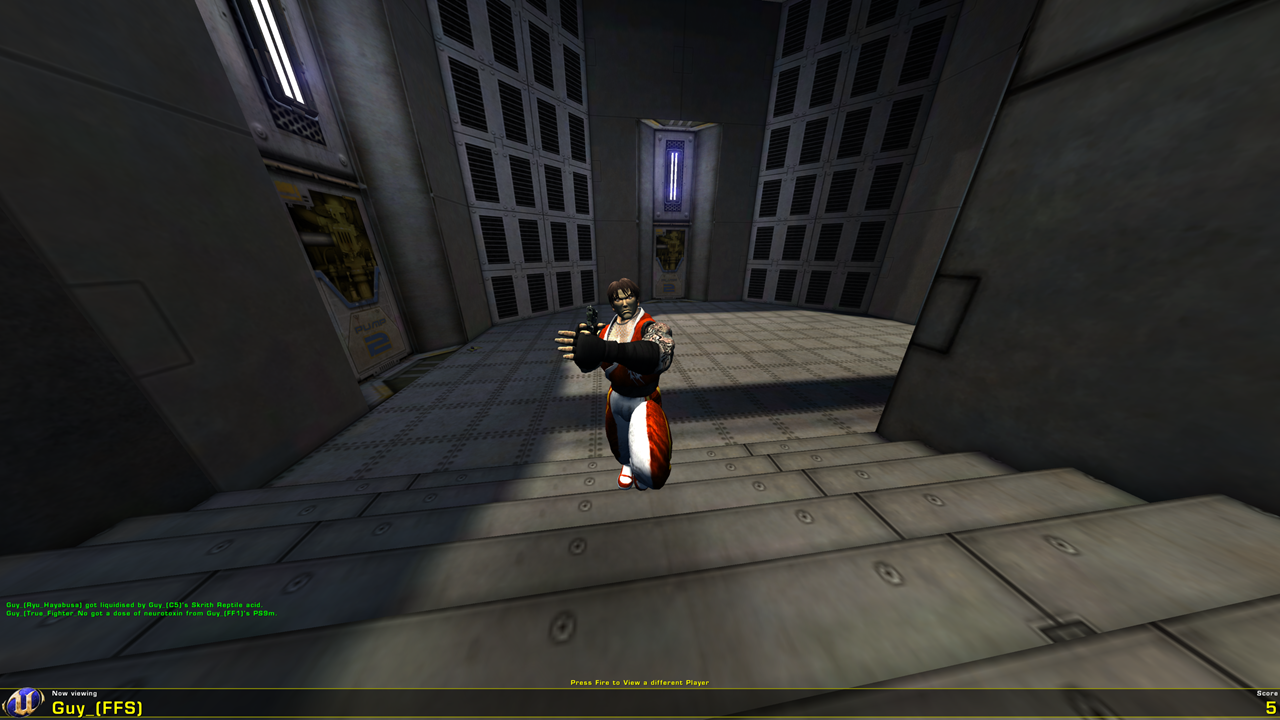The height and width of the screenshot is (720, 1280).
Task: Click the neurotoxin PS9m kill feed line
Action: coord(140,611)
